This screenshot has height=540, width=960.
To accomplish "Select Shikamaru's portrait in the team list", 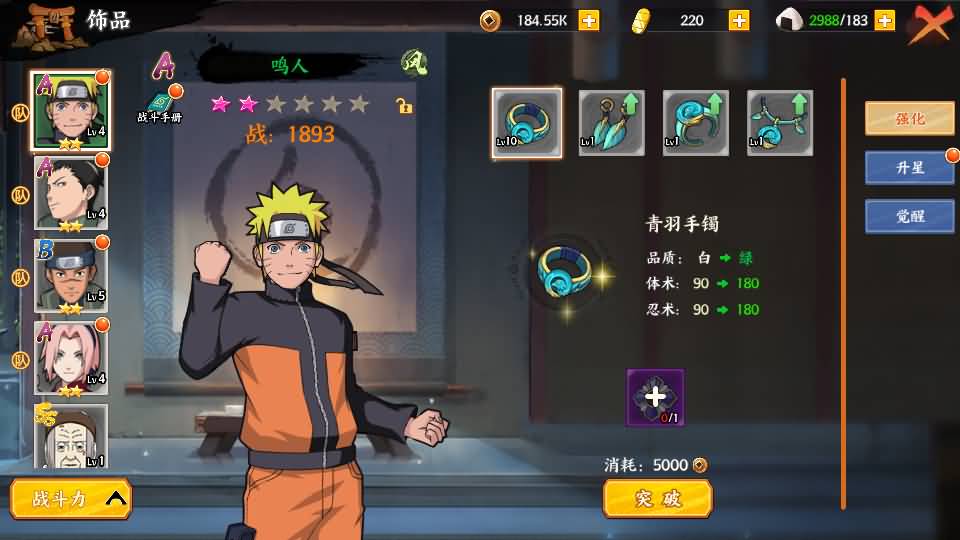I will coord(71,193).
